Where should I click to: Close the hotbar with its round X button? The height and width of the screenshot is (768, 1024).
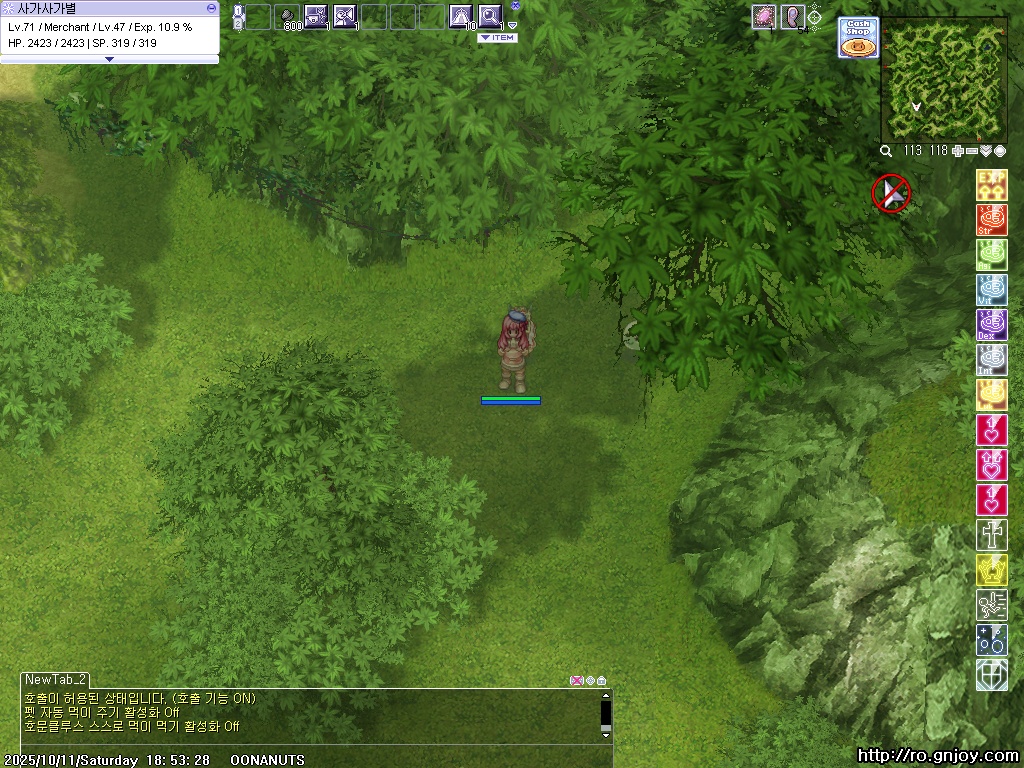pos(515,6)
